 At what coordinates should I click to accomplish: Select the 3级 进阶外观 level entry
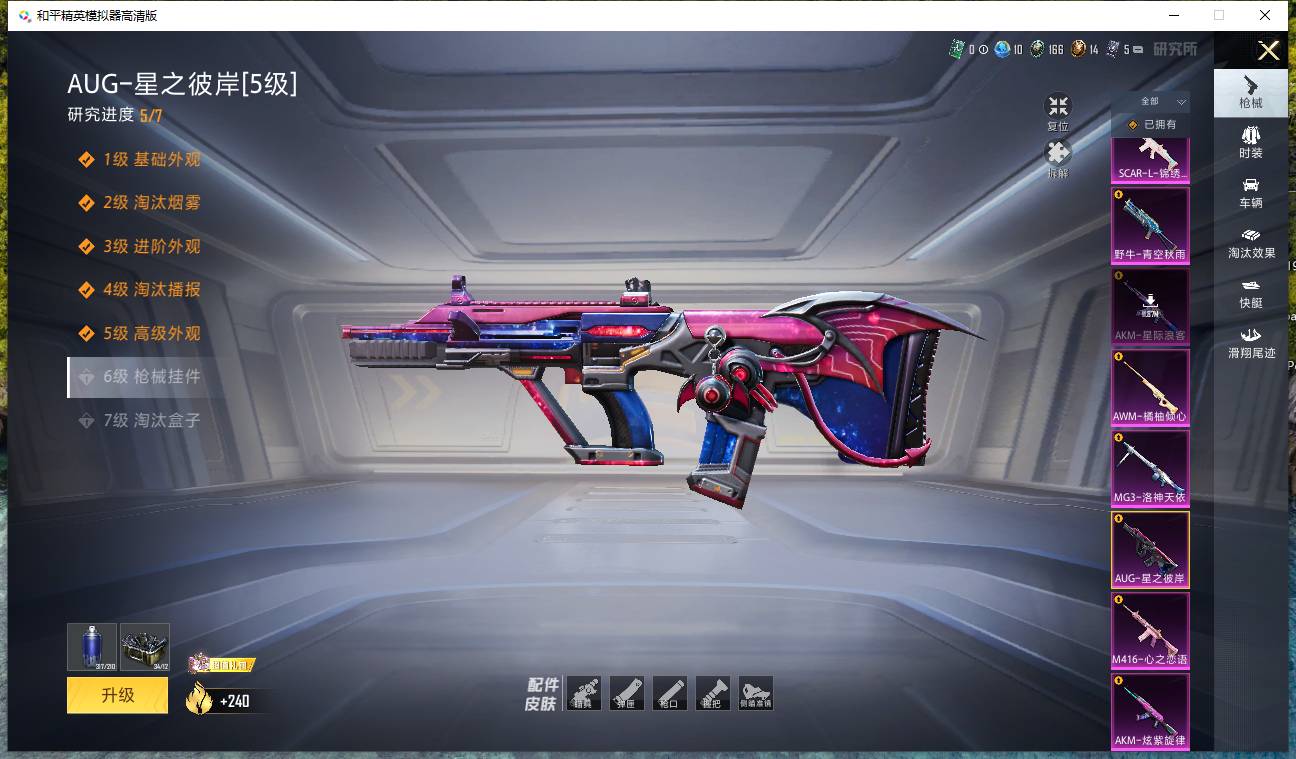(151, 246)
